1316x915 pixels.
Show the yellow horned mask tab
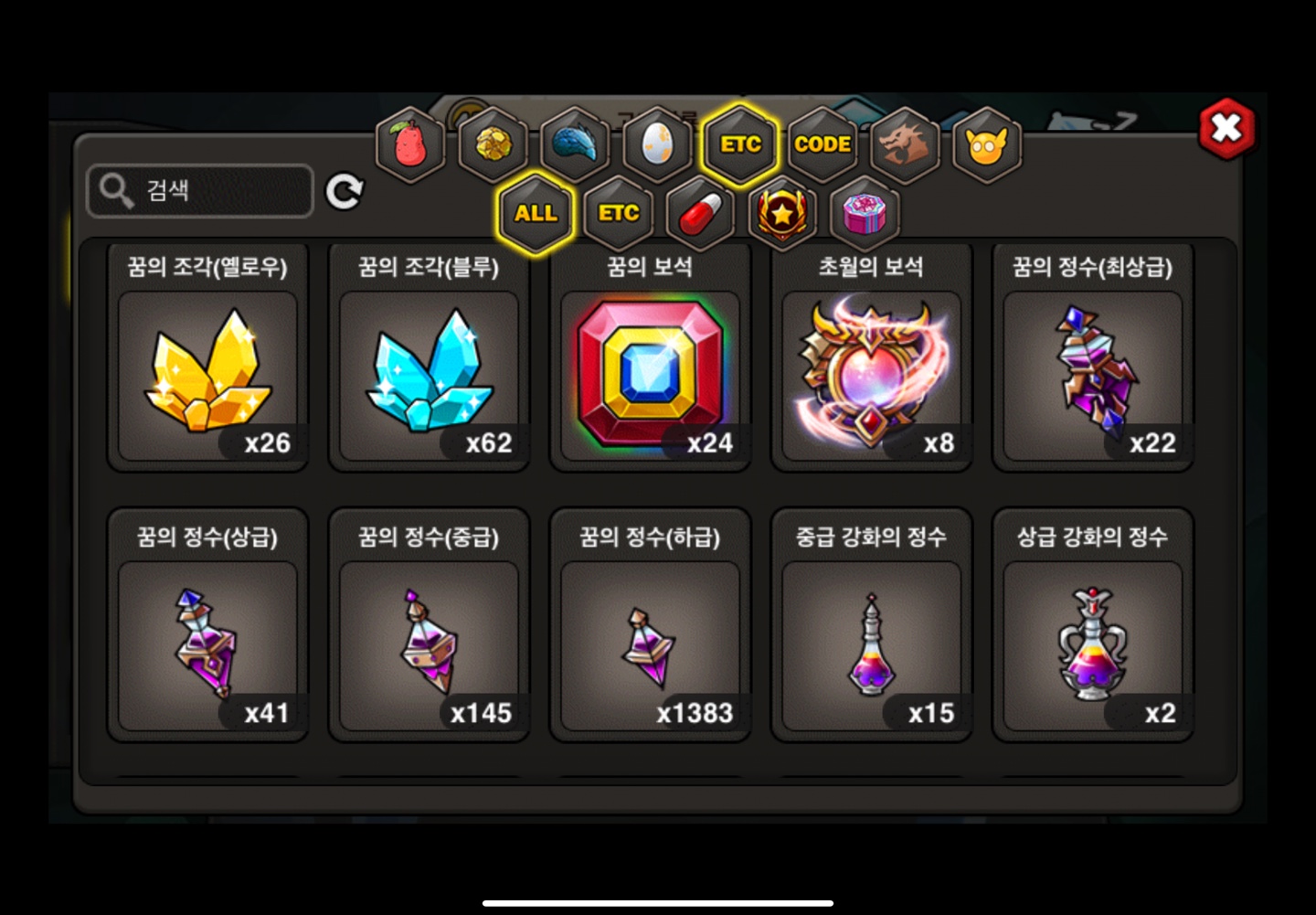987,144
